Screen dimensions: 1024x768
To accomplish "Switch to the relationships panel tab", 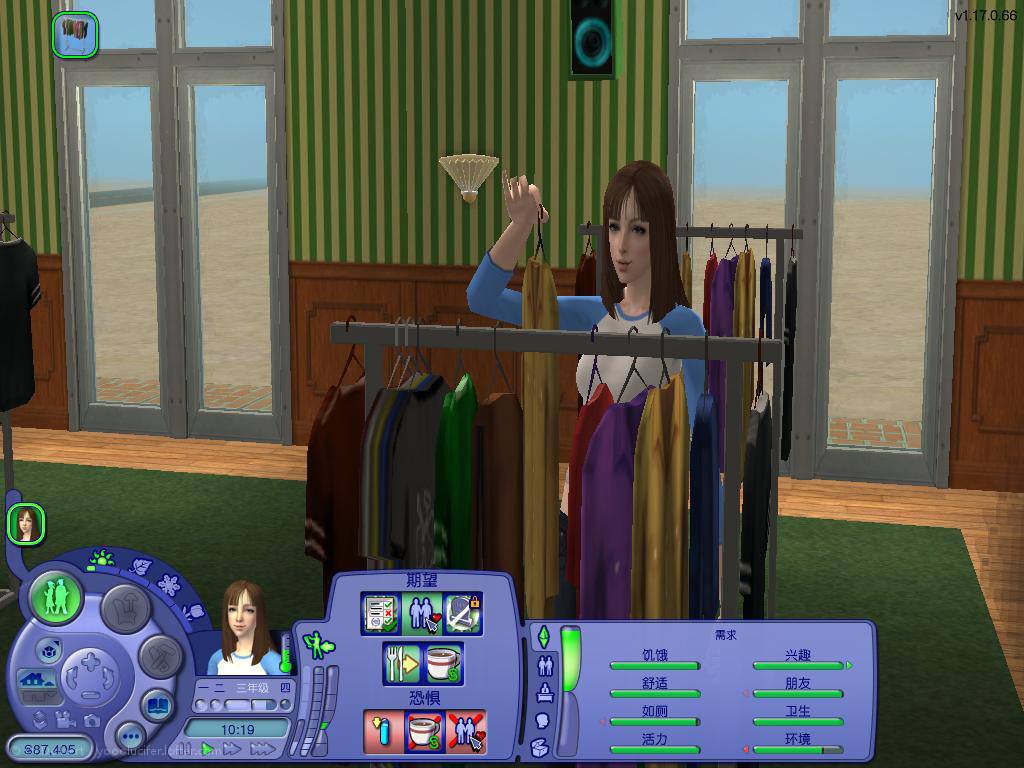I will (545, 664).
